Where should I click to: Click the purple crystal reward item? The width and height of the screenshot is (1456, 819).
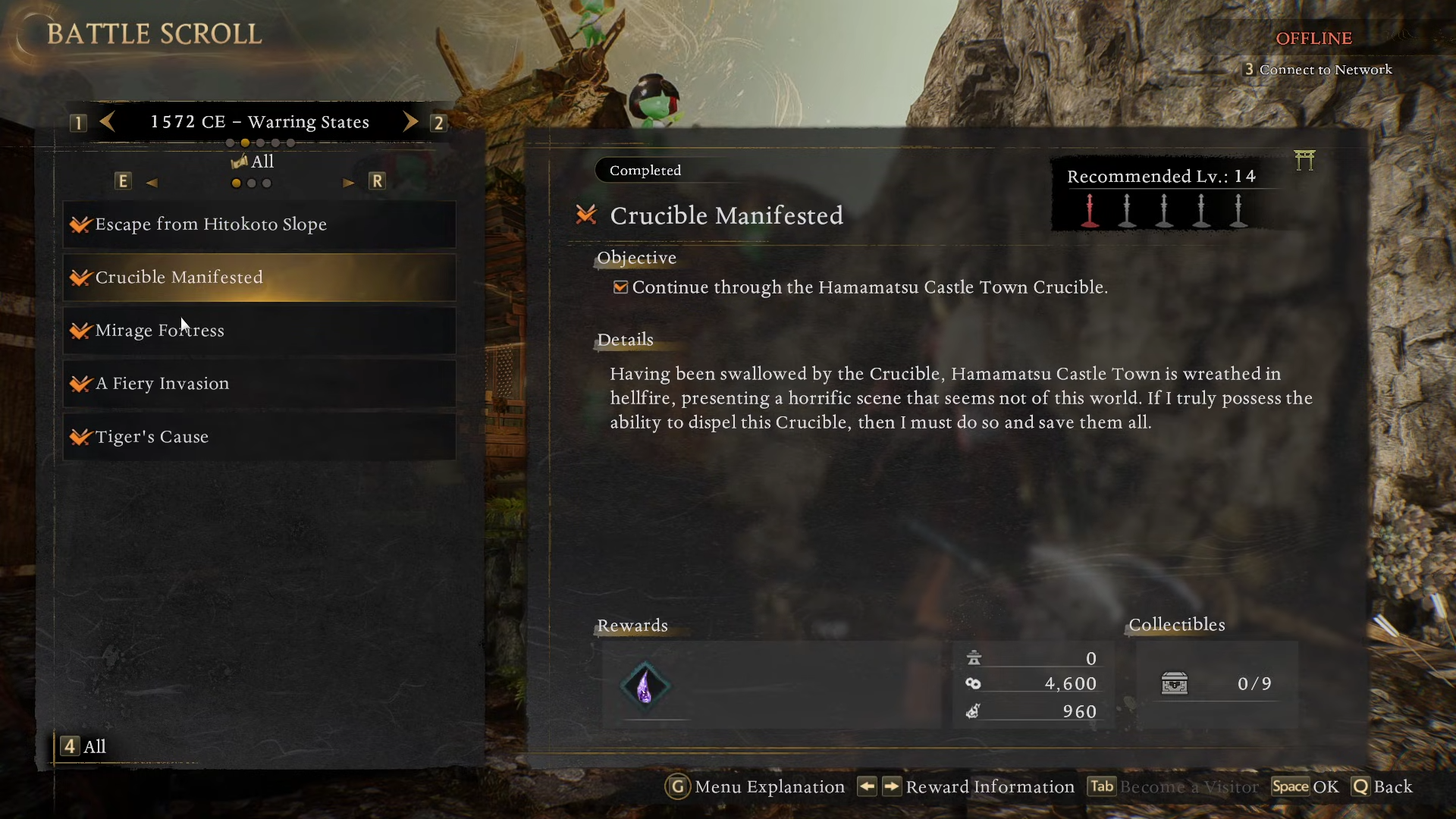645,686
